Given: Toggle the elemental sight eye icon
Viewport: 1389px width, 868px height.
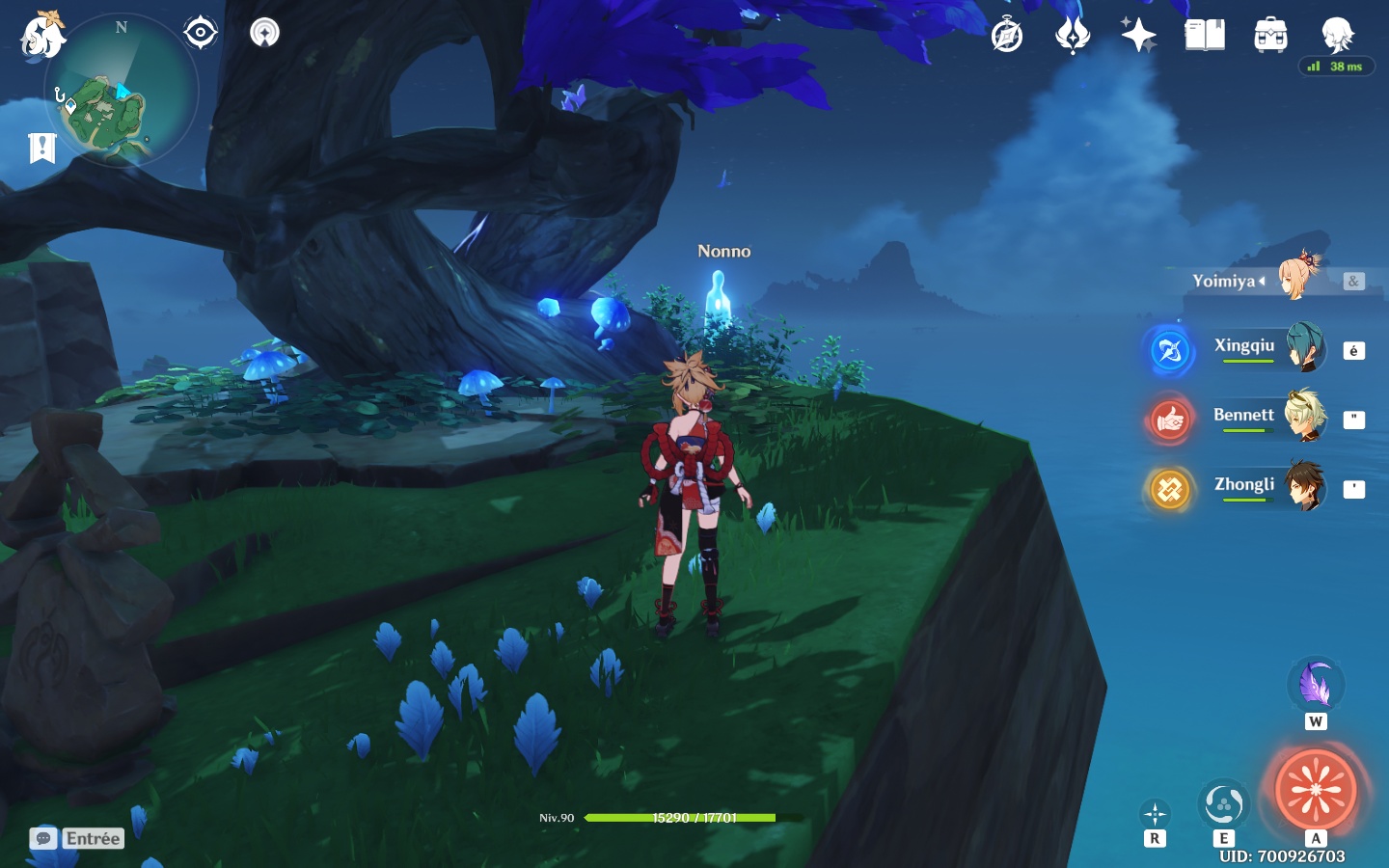Looking at the screenshot, I should pos(200,33).
